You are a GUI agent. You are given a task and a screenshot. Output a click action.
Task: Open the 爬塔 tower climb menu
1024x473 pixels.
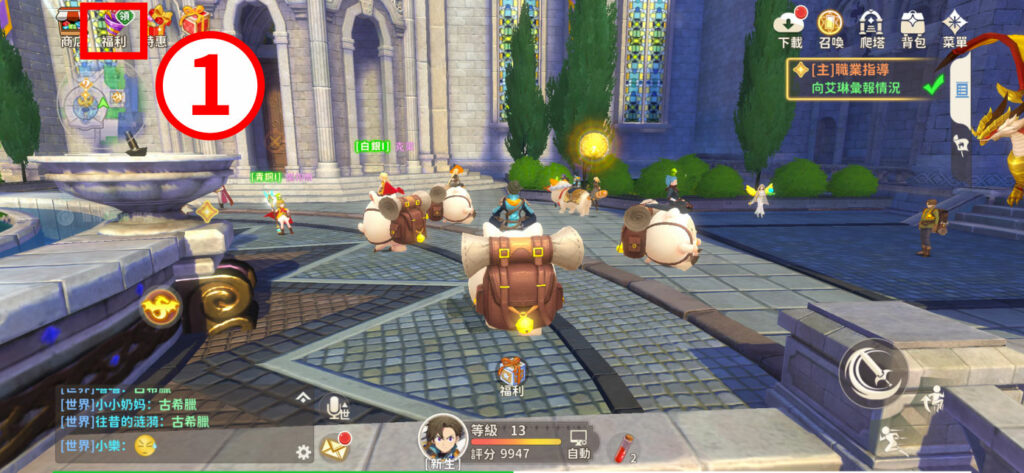[872, 28]
